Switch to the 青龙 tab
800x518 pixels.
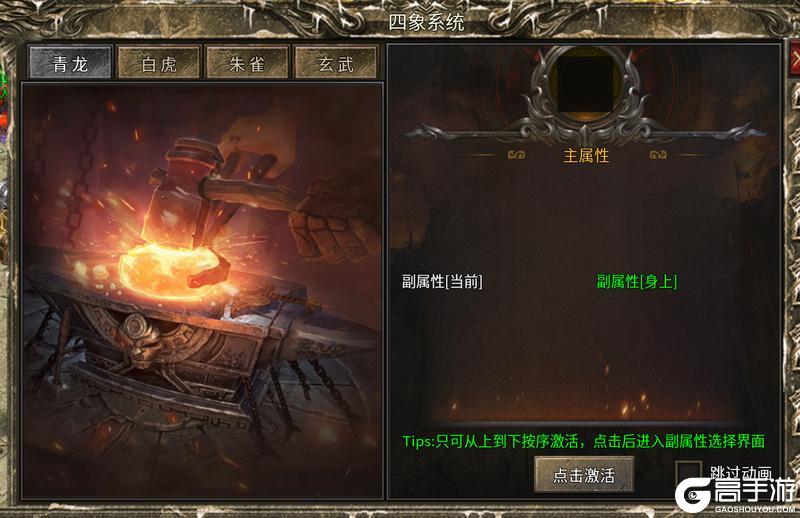coord(70,63)
